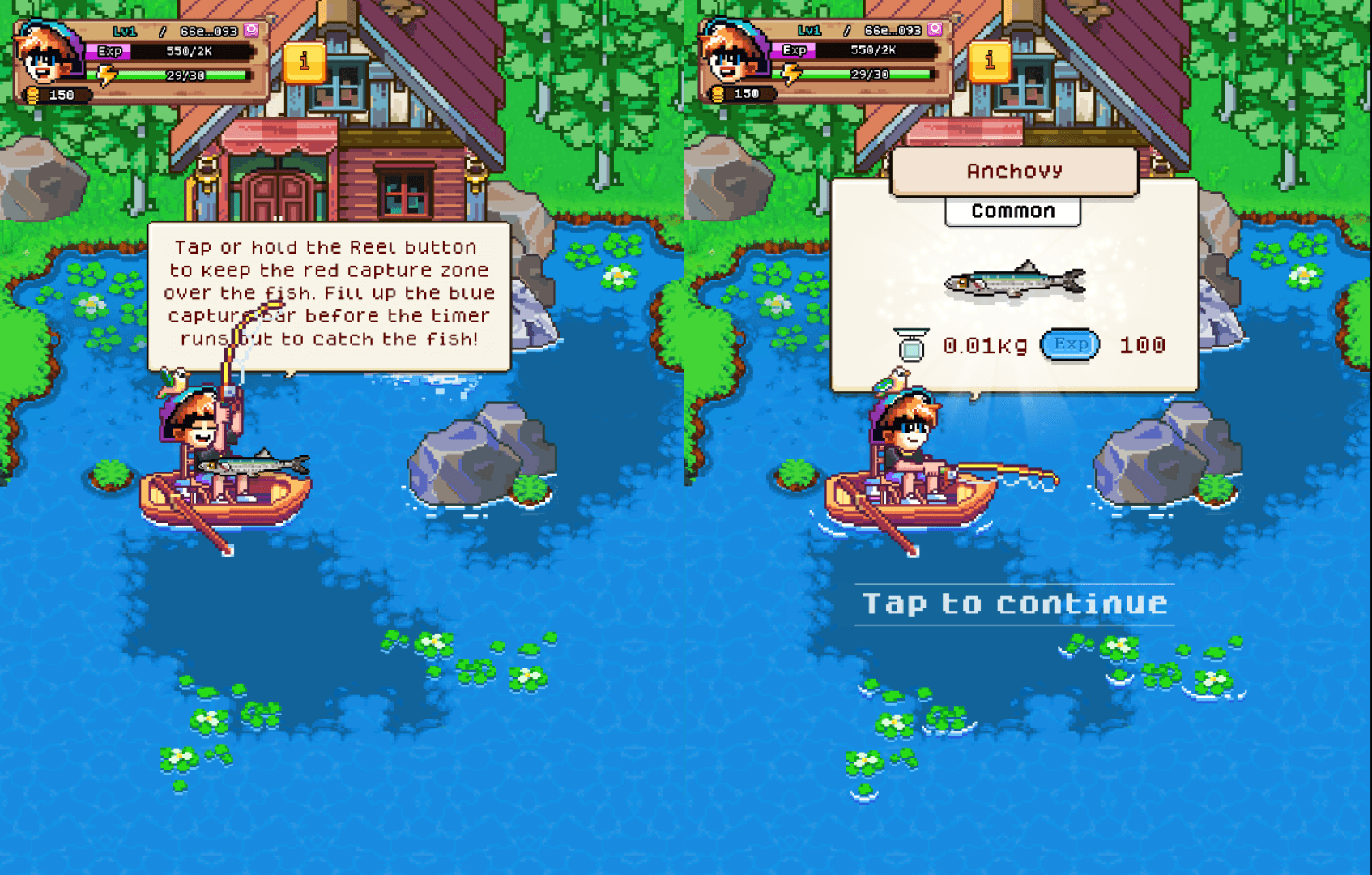
Task: Click the Exp progress bar showing 550/2K
Action: tap(186, 52)
